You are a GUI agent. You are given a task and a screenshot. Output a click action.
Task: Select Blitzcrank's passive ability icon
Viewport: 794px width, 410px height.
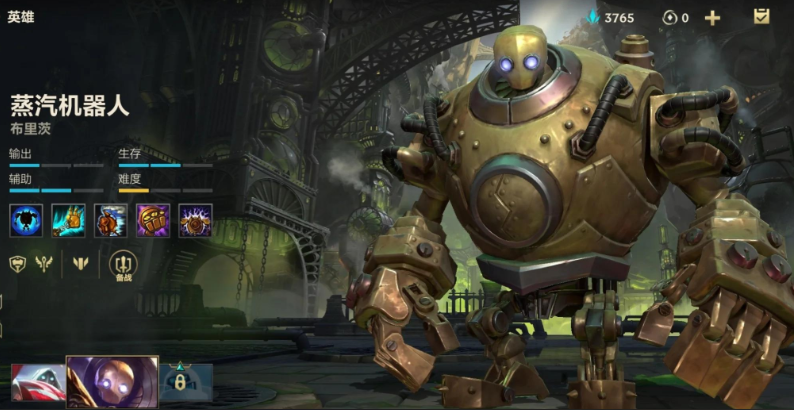pyautogui.click(x=26, y=220)
